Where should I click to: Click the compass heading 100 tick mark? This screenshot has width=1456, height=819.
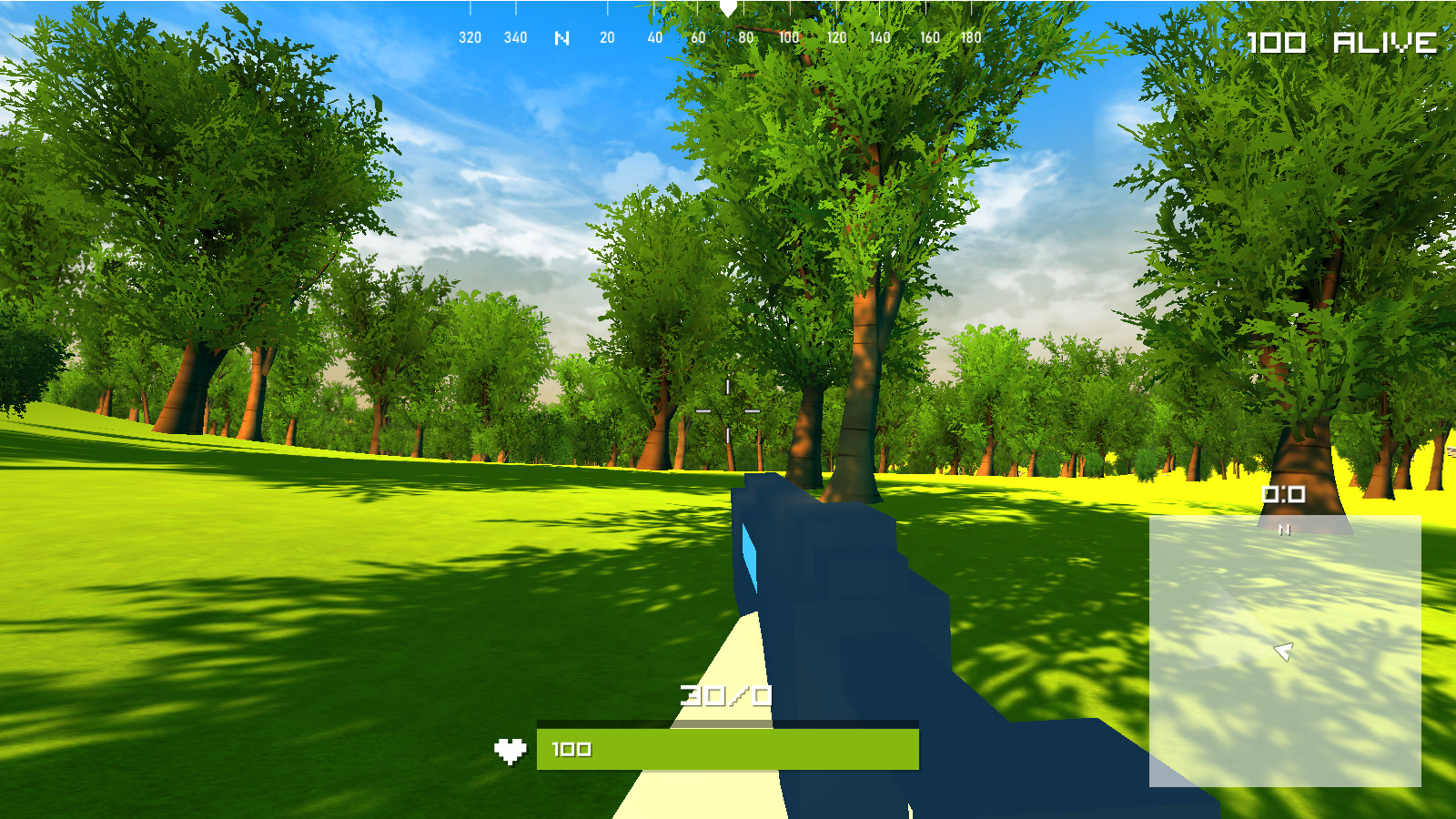click(x=788, y=38)
